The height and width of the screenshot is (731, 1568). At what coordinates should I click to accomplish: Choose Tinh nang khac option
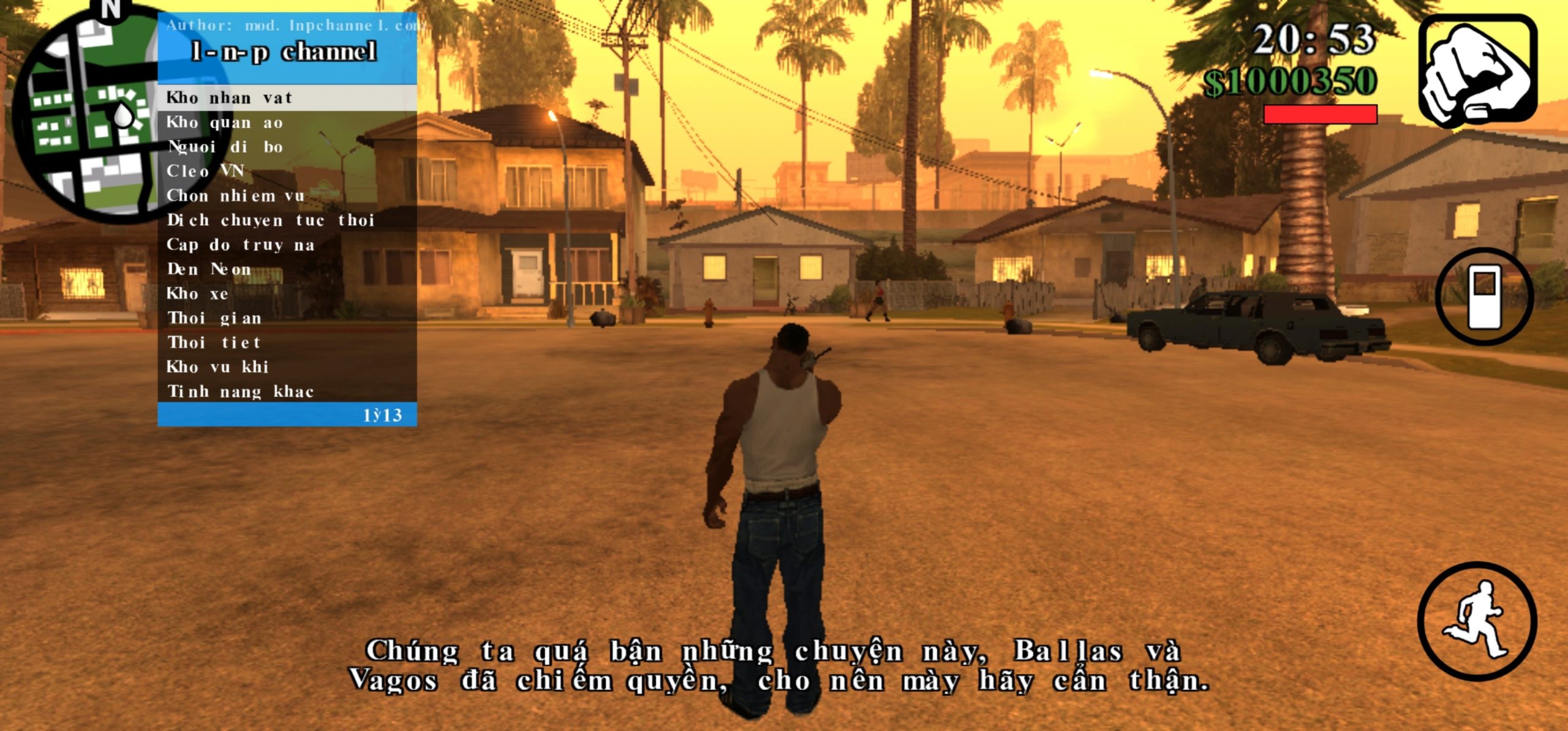click(x=287, y=391)
